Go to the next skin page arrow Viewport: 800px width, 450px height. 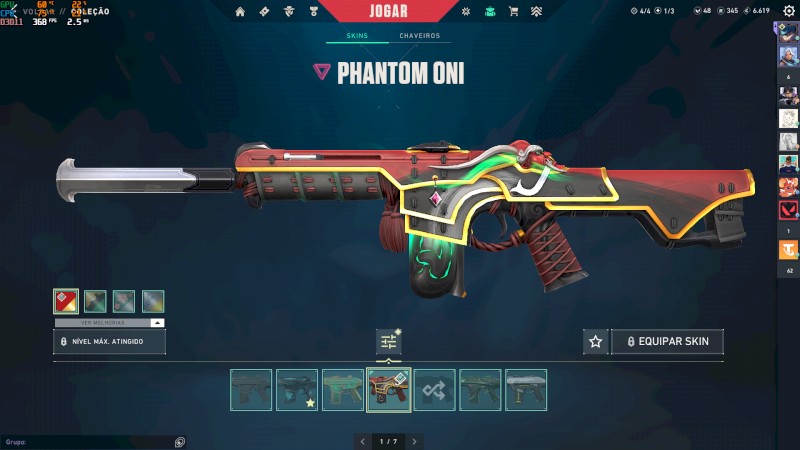[x=414, y=441]
